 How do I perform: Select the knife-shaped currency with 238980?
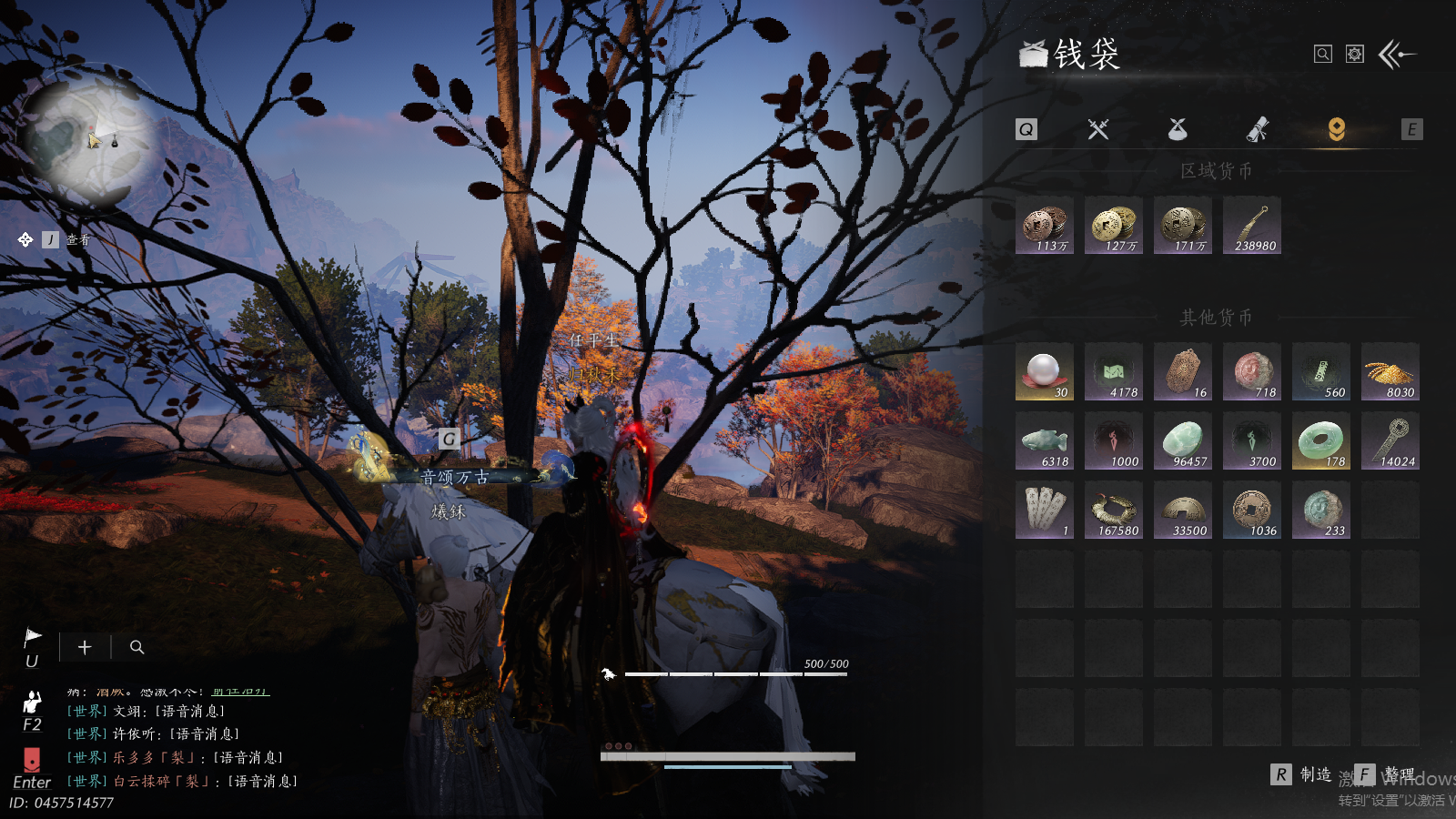(1252, 226)
